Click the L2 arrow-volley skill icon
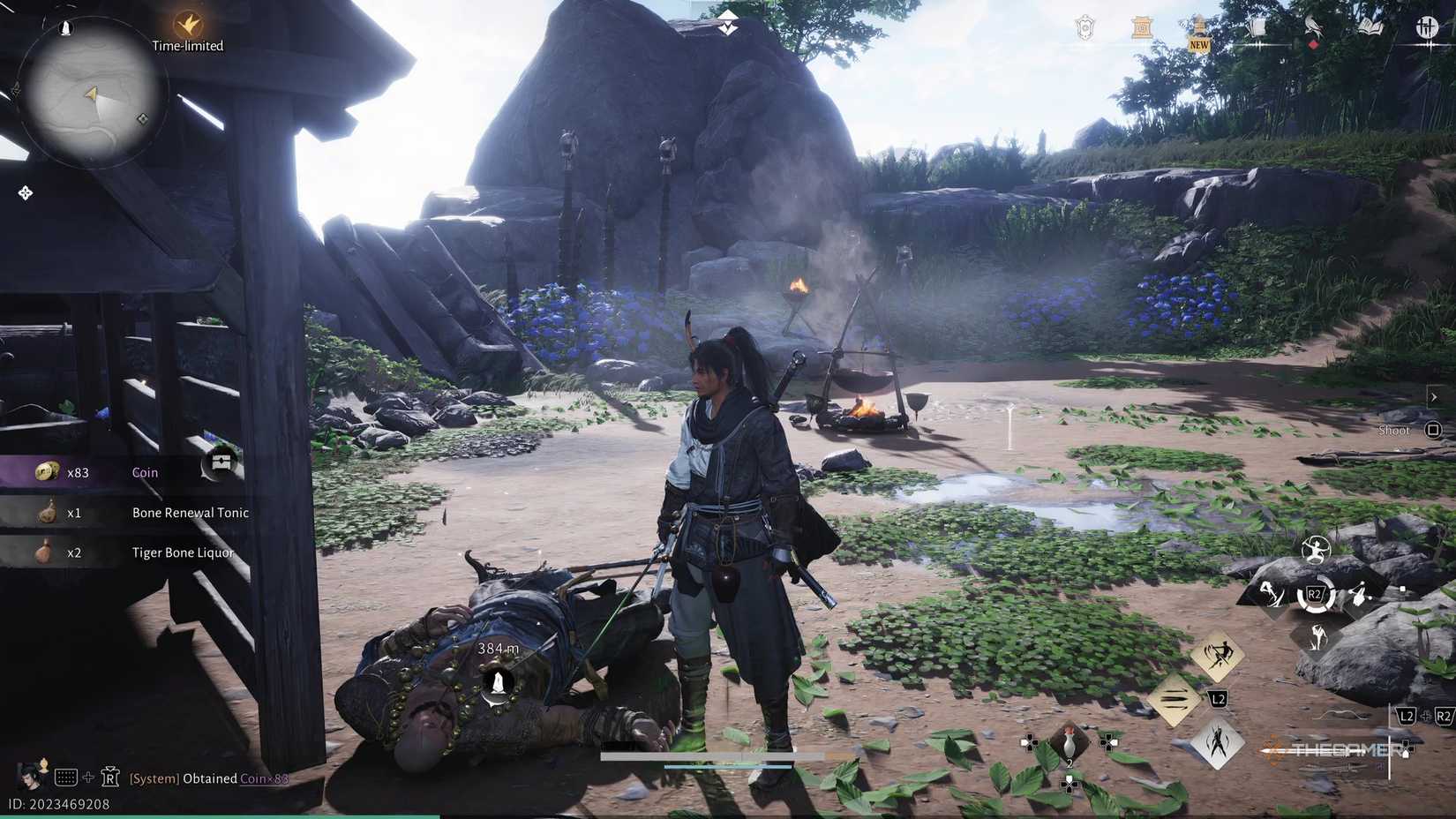1456x819 pixels. (1175, 700)
